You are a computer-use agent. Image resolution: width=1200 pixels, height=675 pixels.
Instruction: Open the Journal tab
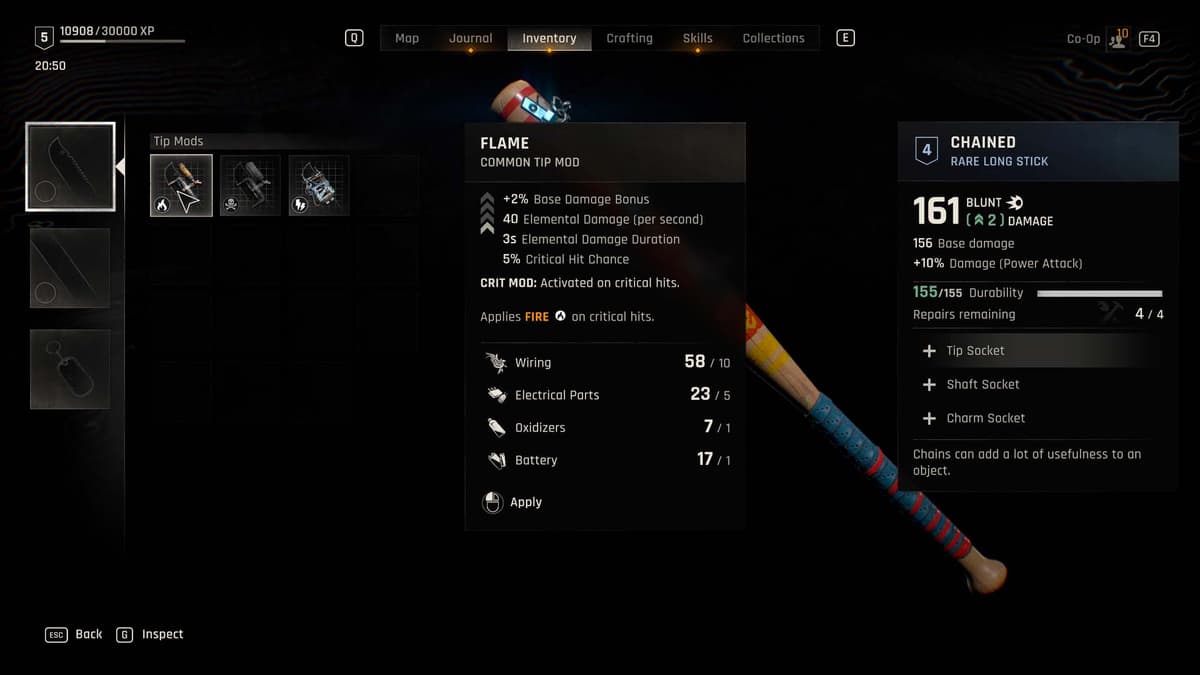pos(470,38)
